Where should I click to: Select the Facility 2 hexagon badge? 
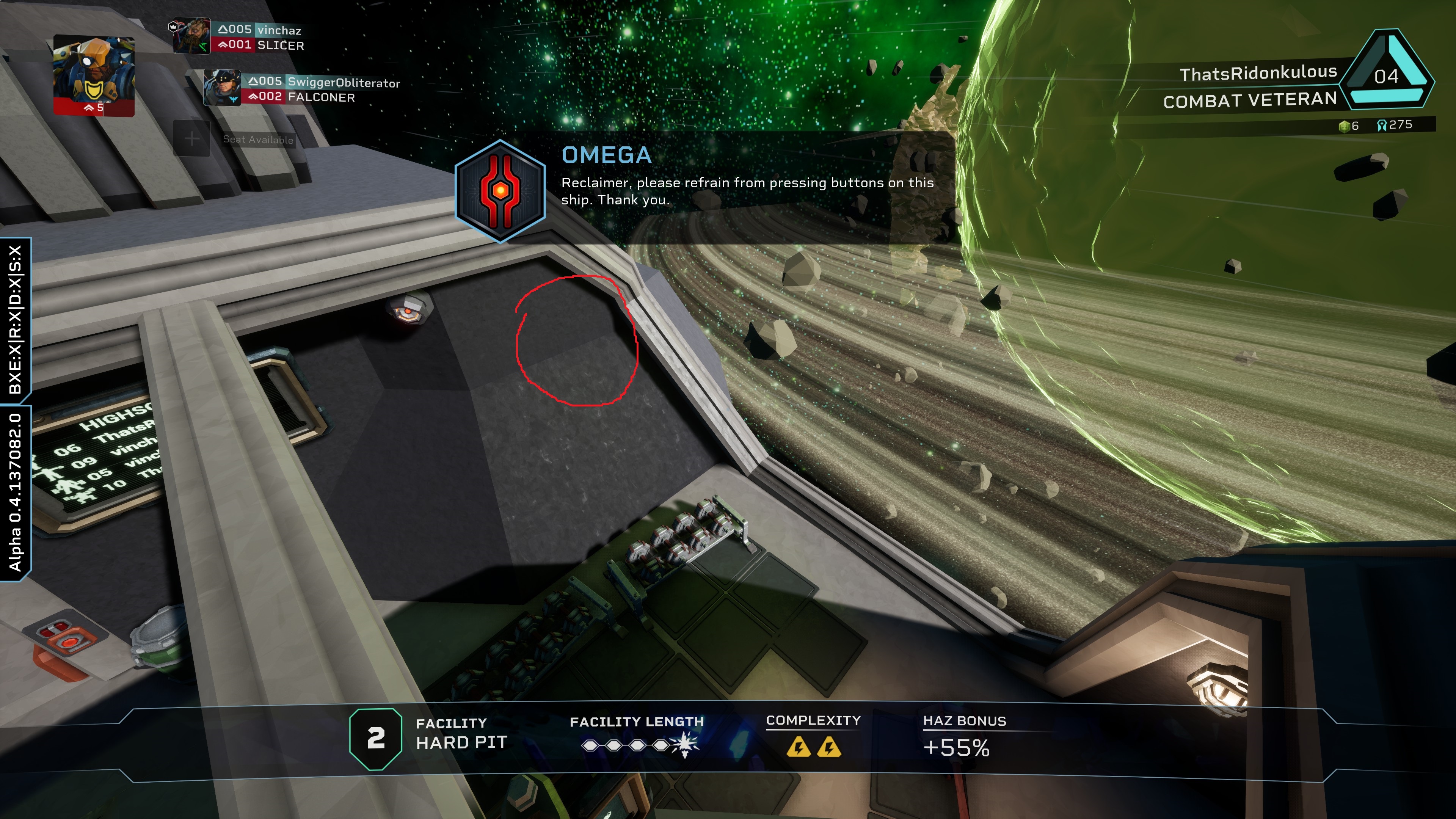(x=376, y=739)
